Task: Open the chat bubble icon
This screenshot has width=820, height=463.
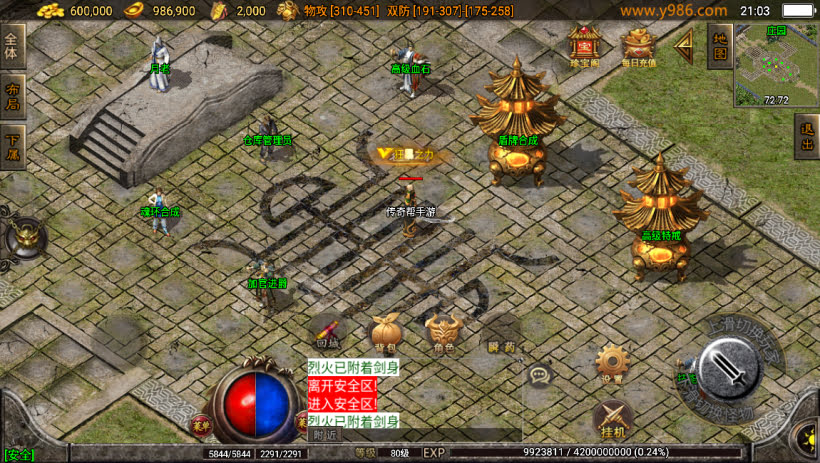Action: 541,376
